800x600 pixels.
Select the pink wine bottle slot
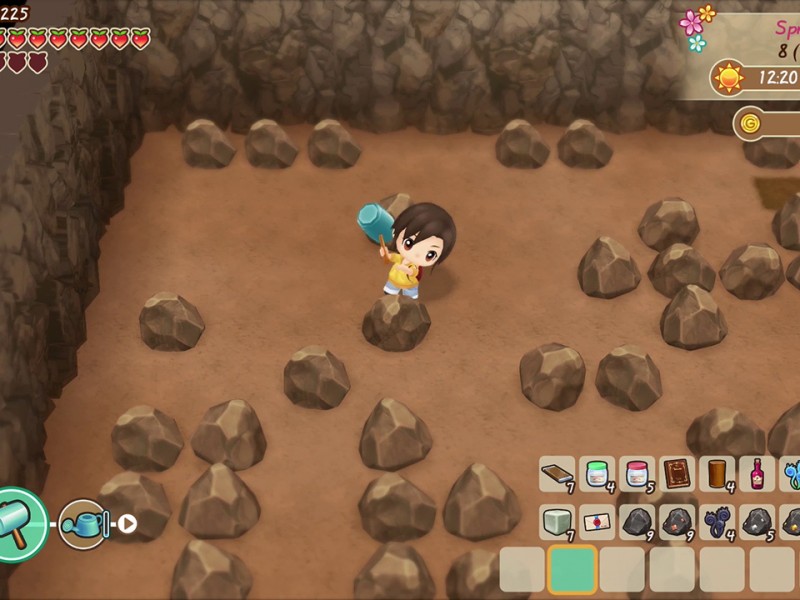tap(757, 473)
